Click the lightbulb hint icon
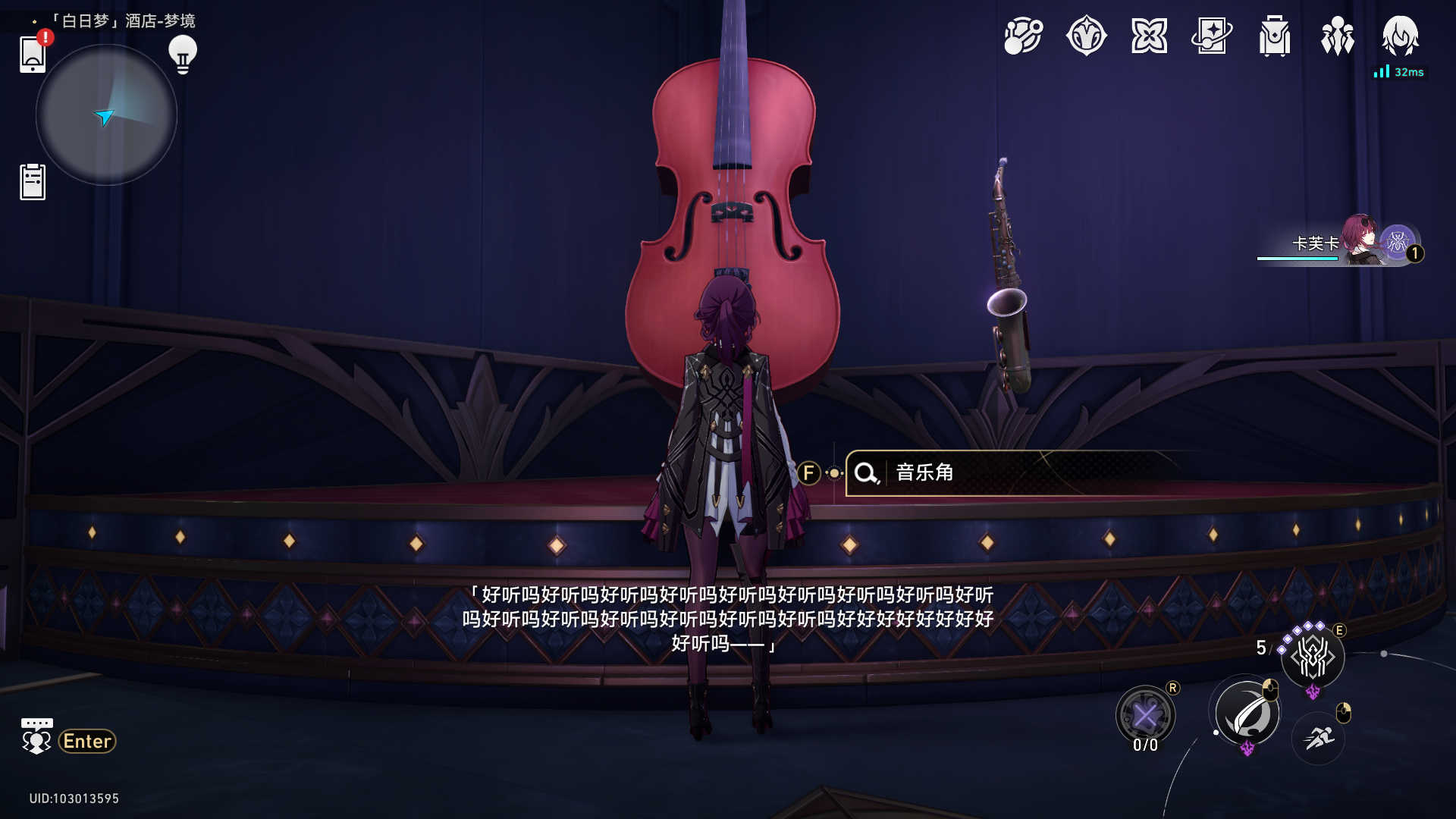 coord(183,55)
